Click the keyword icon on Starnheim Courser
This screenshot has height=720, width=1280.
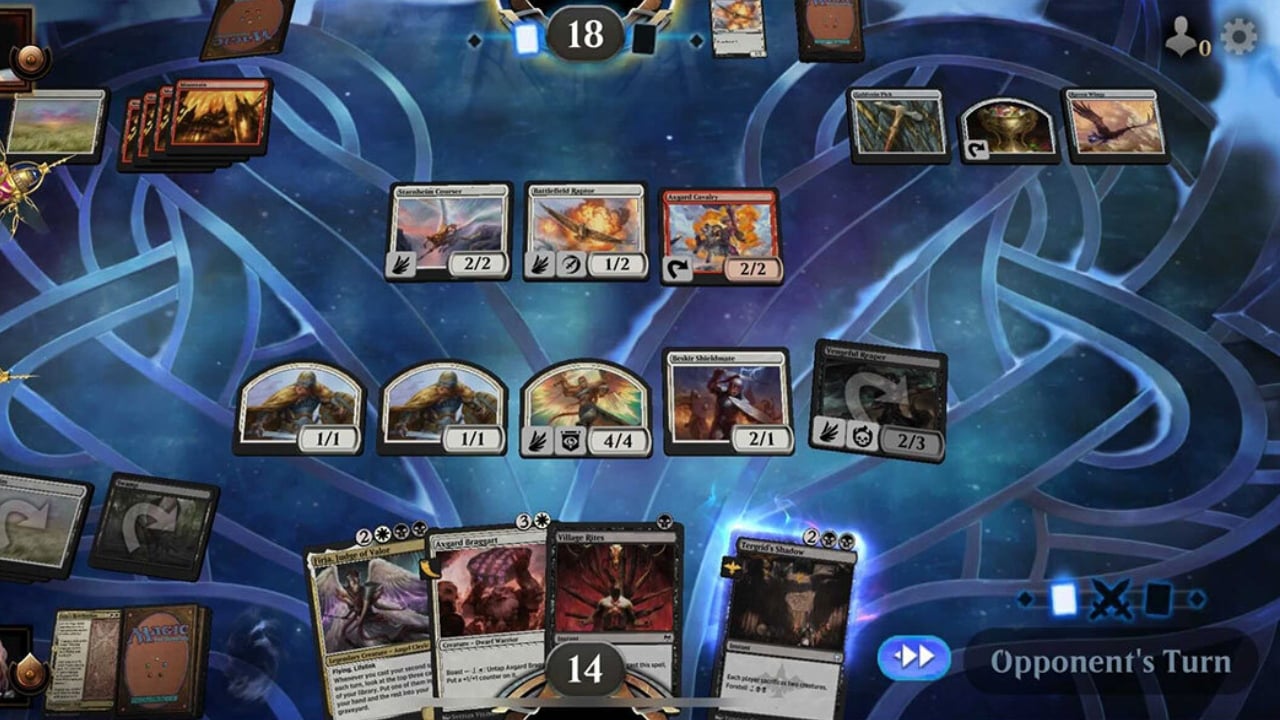(400, 262)
